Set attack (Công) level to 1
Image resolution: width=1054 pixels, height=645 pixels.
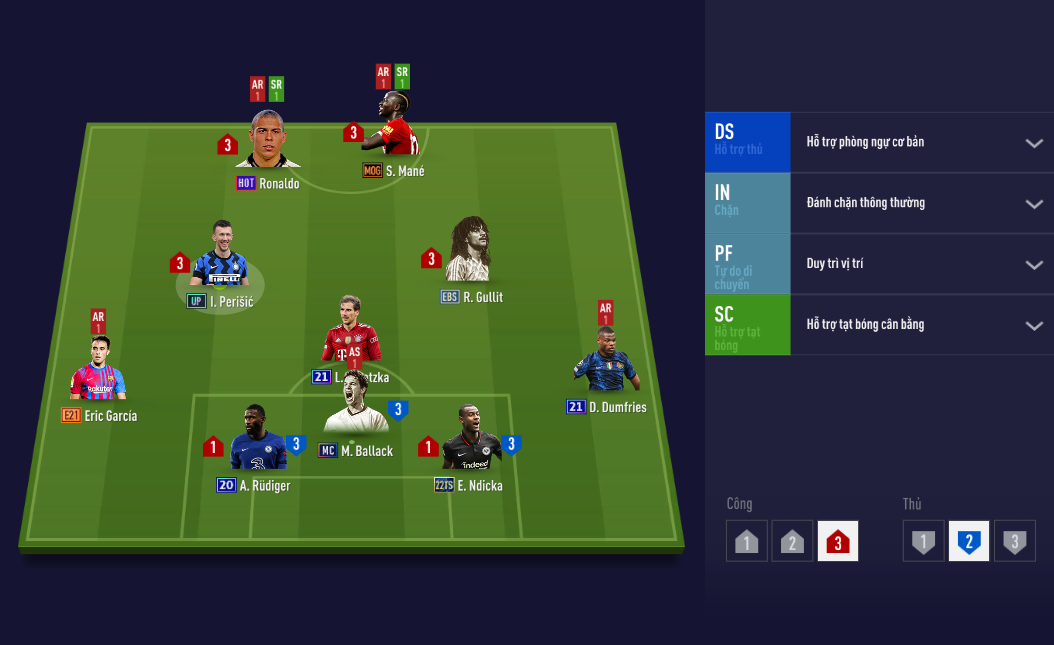(746, 541)
